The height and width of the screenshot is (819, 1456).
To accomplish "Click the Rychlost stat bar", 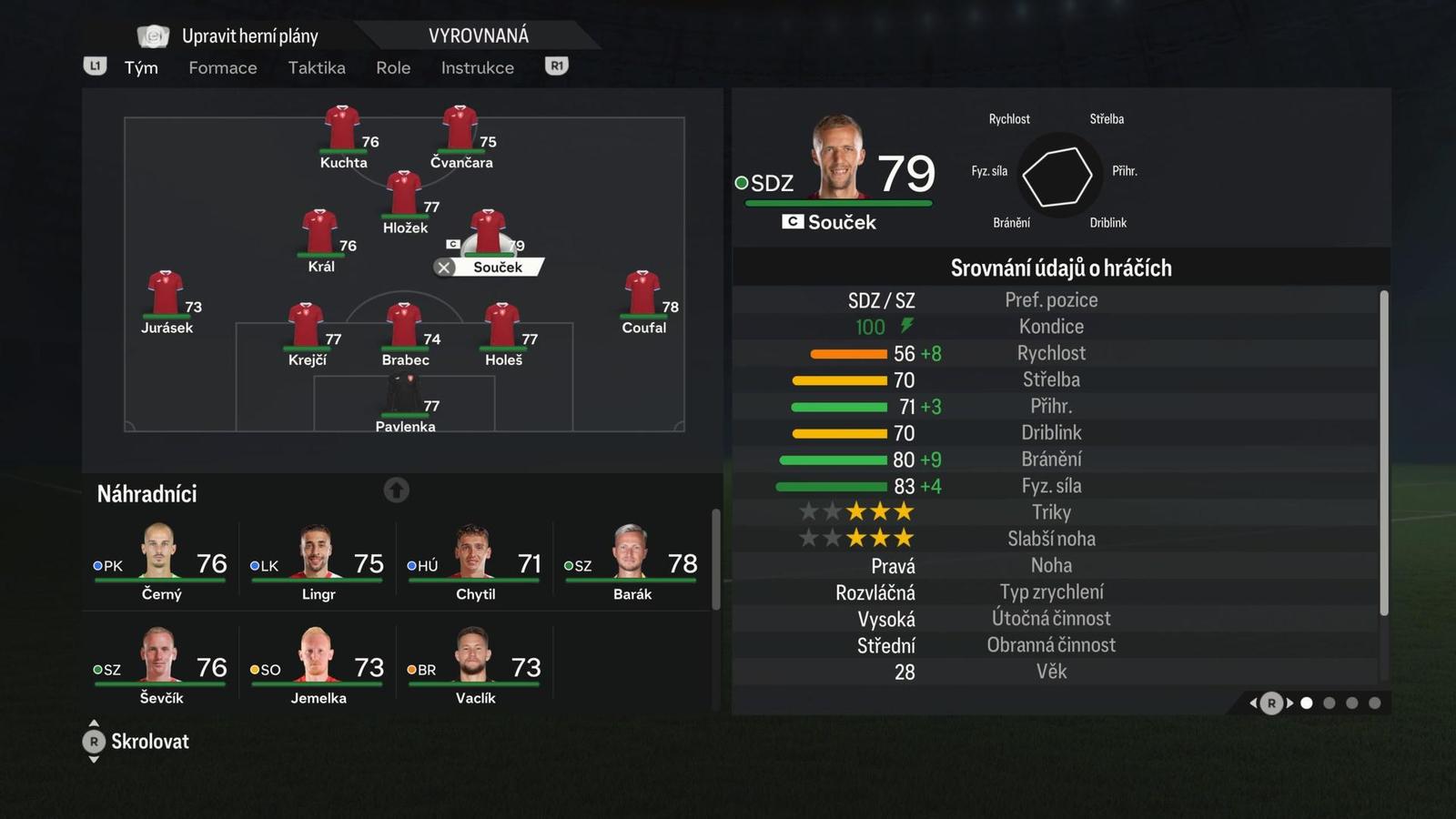I will coord(851,353).
